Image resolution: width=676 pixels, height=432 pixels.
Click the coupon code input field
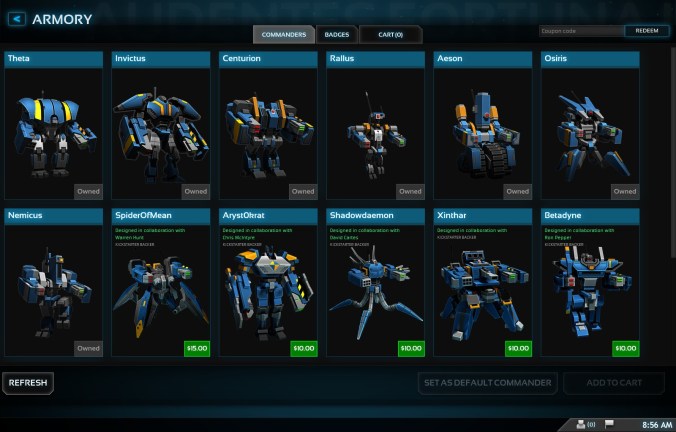[x=581, y=31]
